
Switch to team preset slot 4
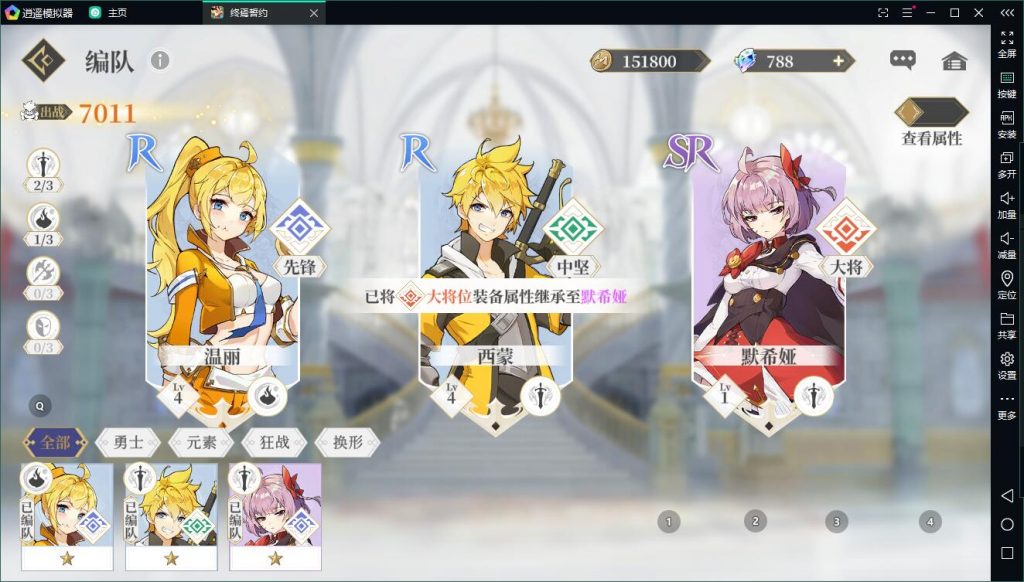pos(930,521)
